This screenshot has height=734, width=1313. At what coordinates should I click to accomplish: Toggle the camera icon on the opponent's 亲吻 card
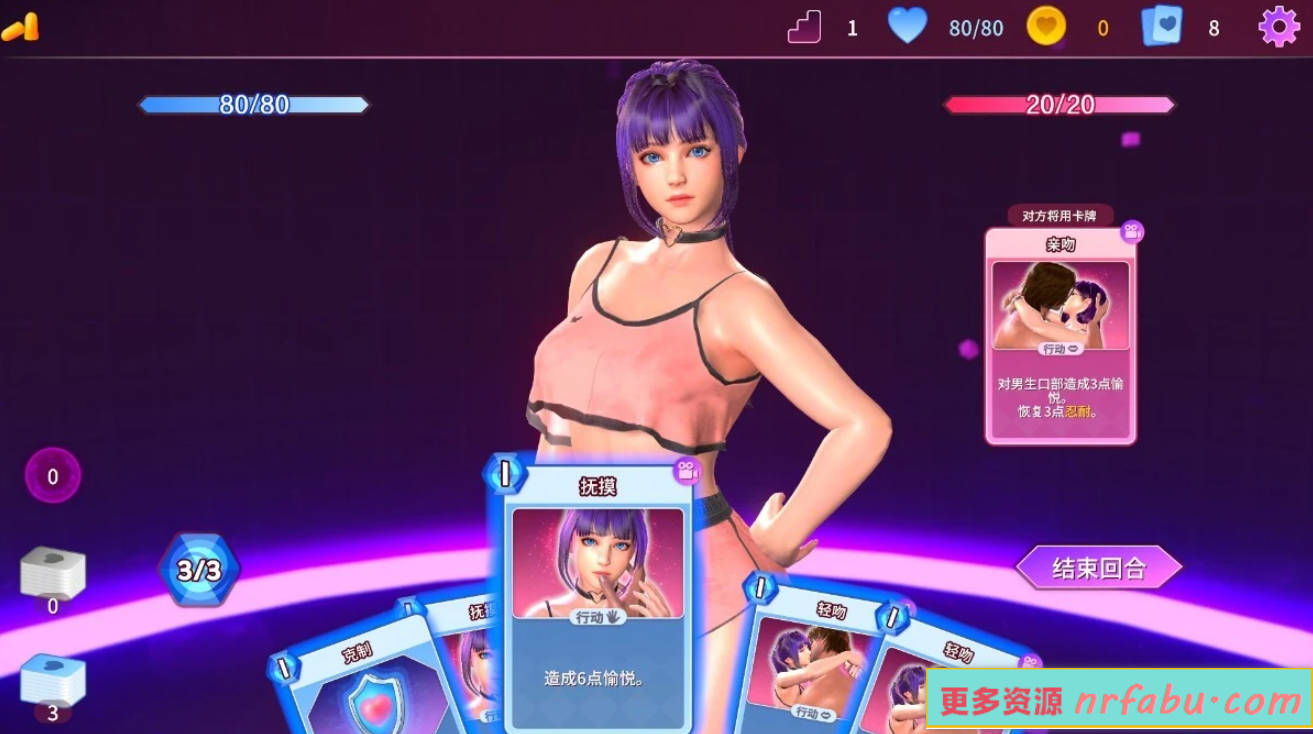pyautogui.click(x=1131, y=232)
